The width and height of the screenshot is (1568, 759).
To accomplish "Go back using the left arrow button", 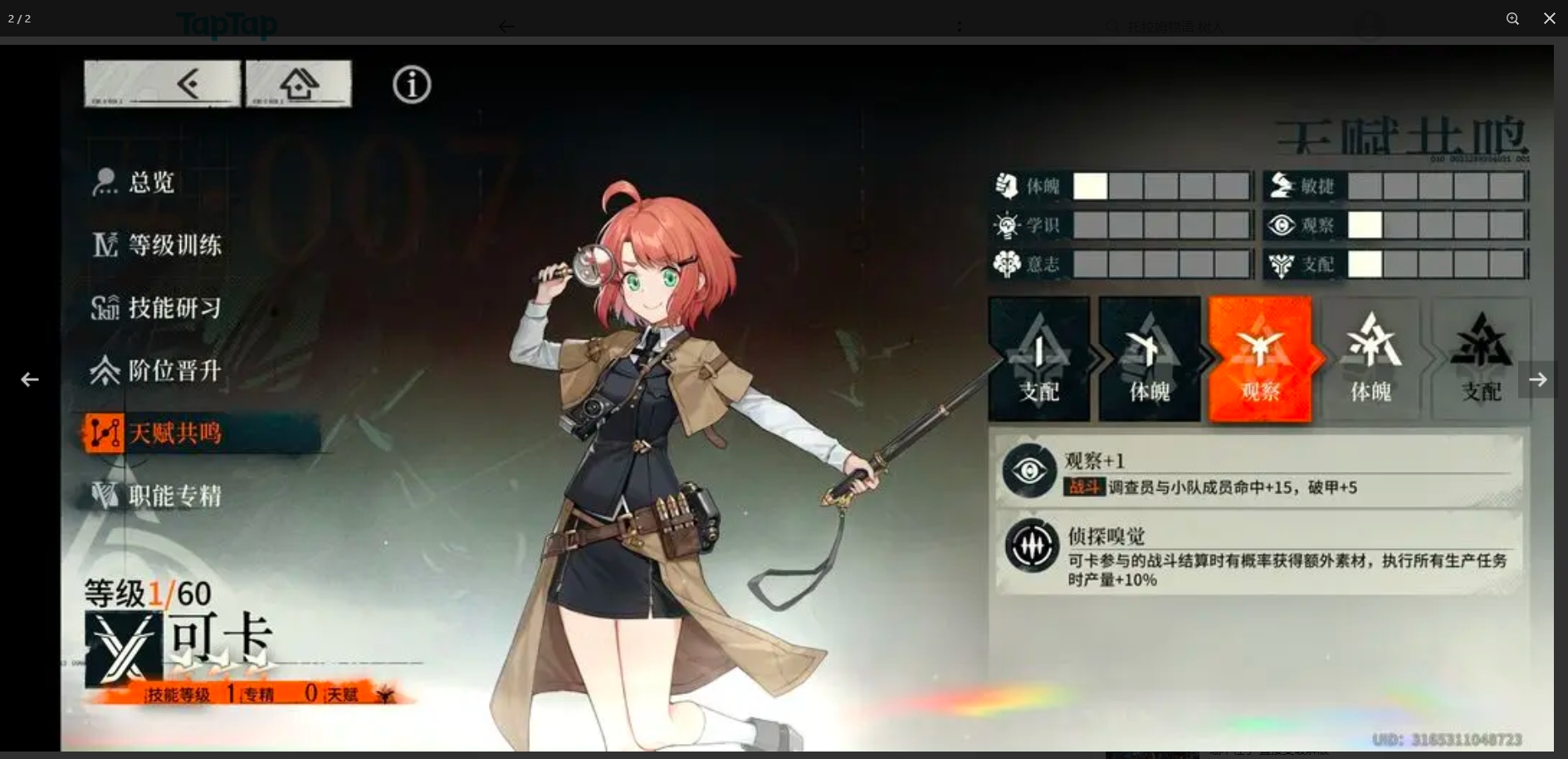I will coord(163,84).
